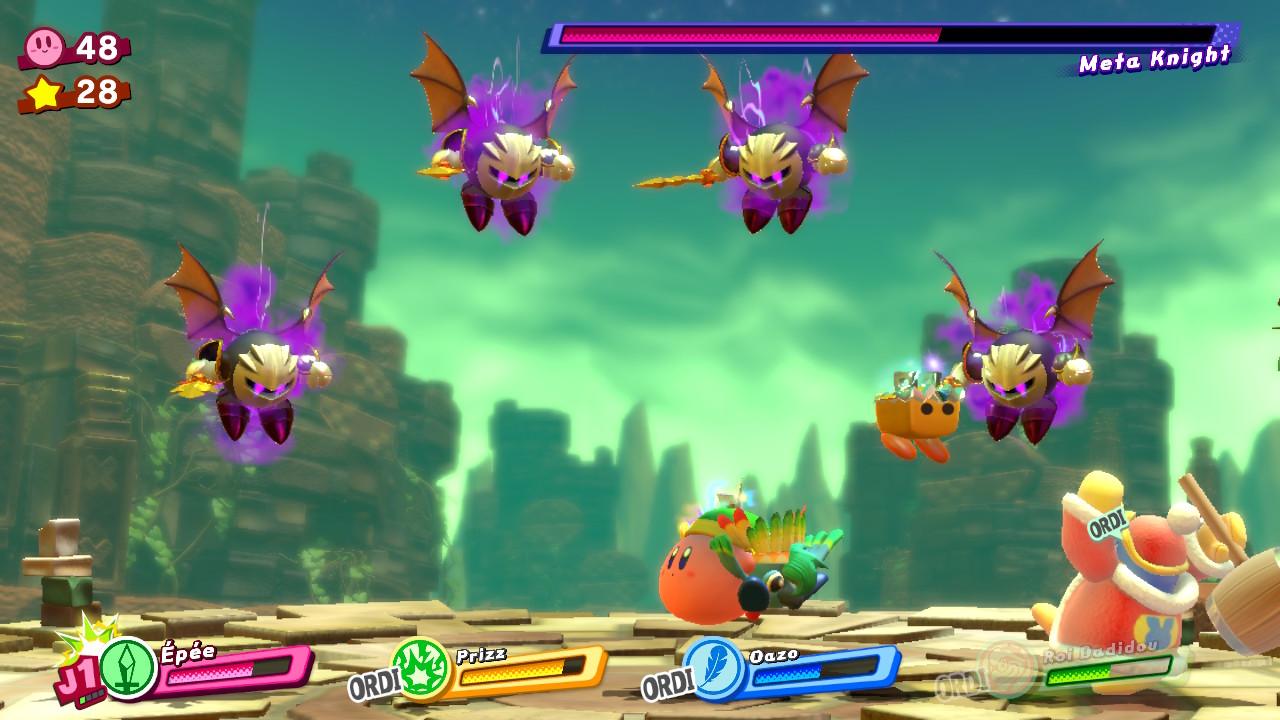This screenshot has height=720, width=1280.
Task: Choose Oazo's blue feather ability icon
Action: [x=713, y=667]
